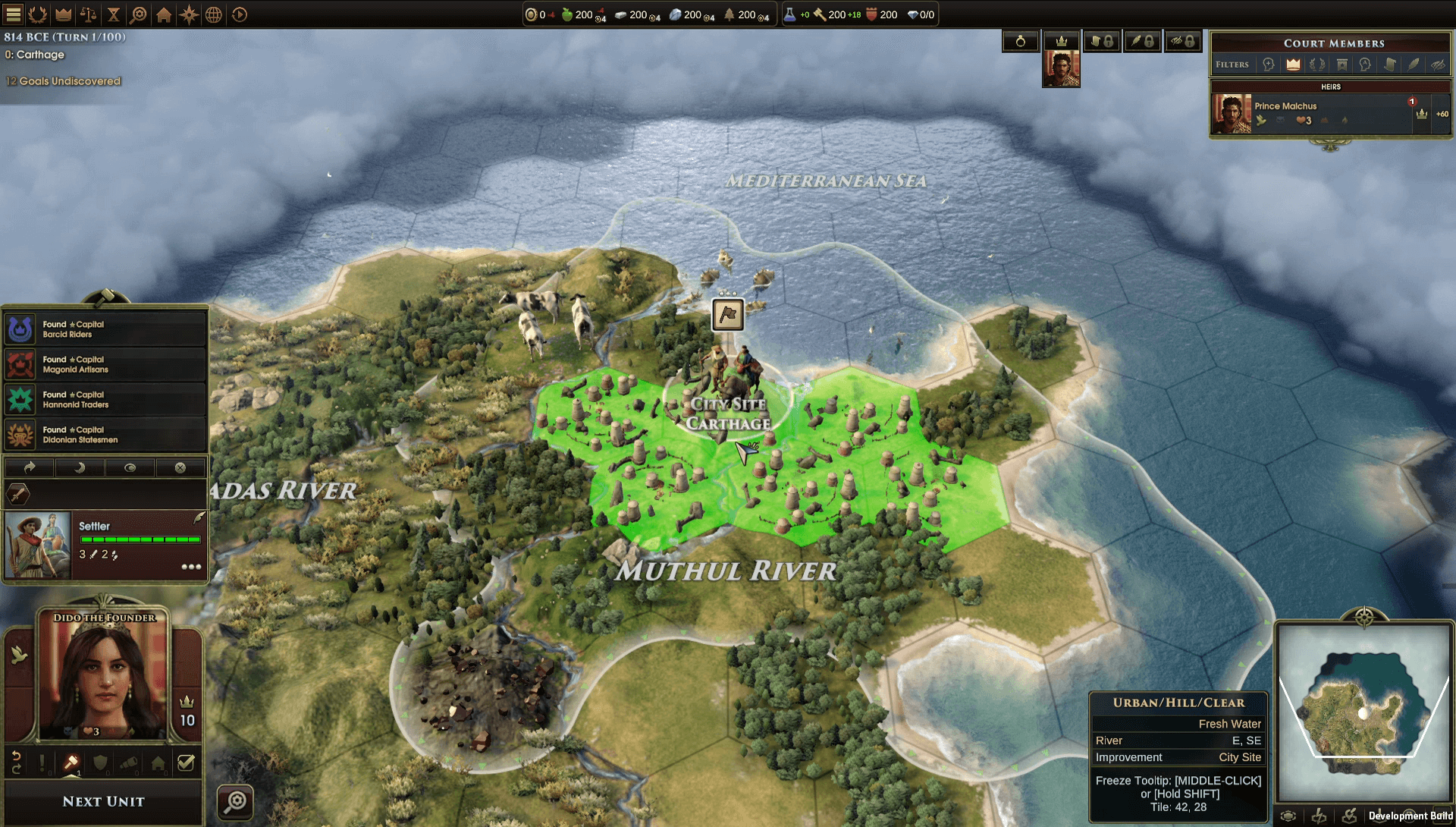Open the globe icon in top bar
The width and height of the screenshot is (1456, 827).
pyautogui.click(x=214, y=14)
